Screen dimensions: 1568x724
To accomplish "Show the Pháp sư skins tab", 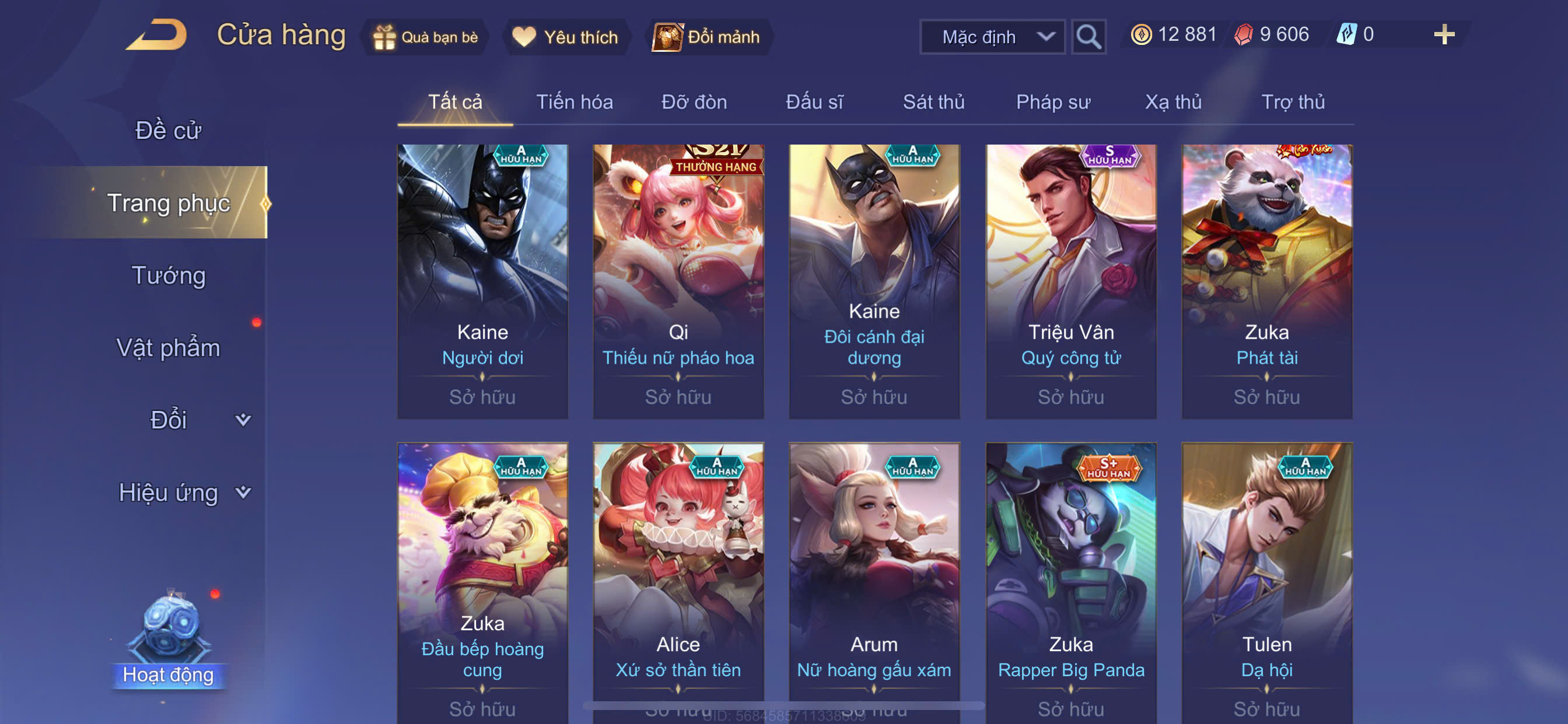I will pyautogui.click(x=1052, y=101).
